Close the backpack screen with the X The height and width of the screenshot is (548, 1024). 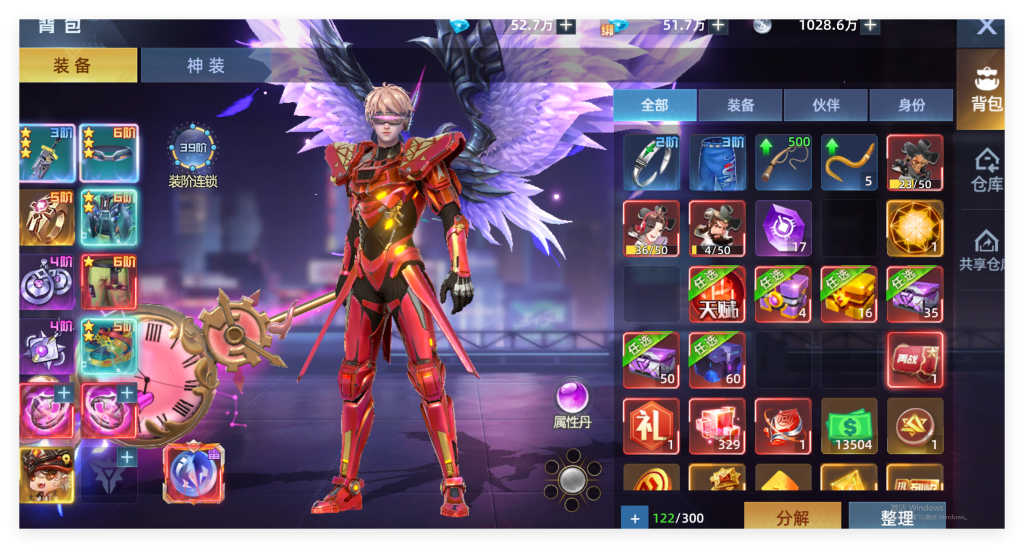986,26
